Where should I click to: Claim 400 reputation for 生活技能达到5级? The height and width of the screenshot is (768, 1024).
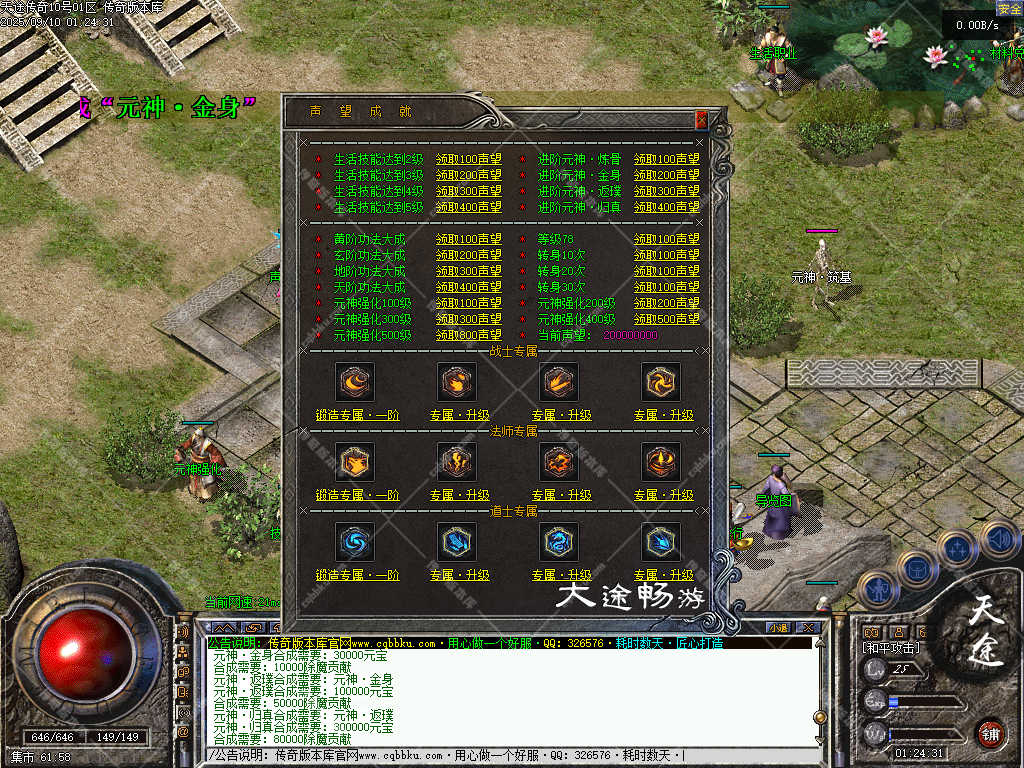pos(468,207)
